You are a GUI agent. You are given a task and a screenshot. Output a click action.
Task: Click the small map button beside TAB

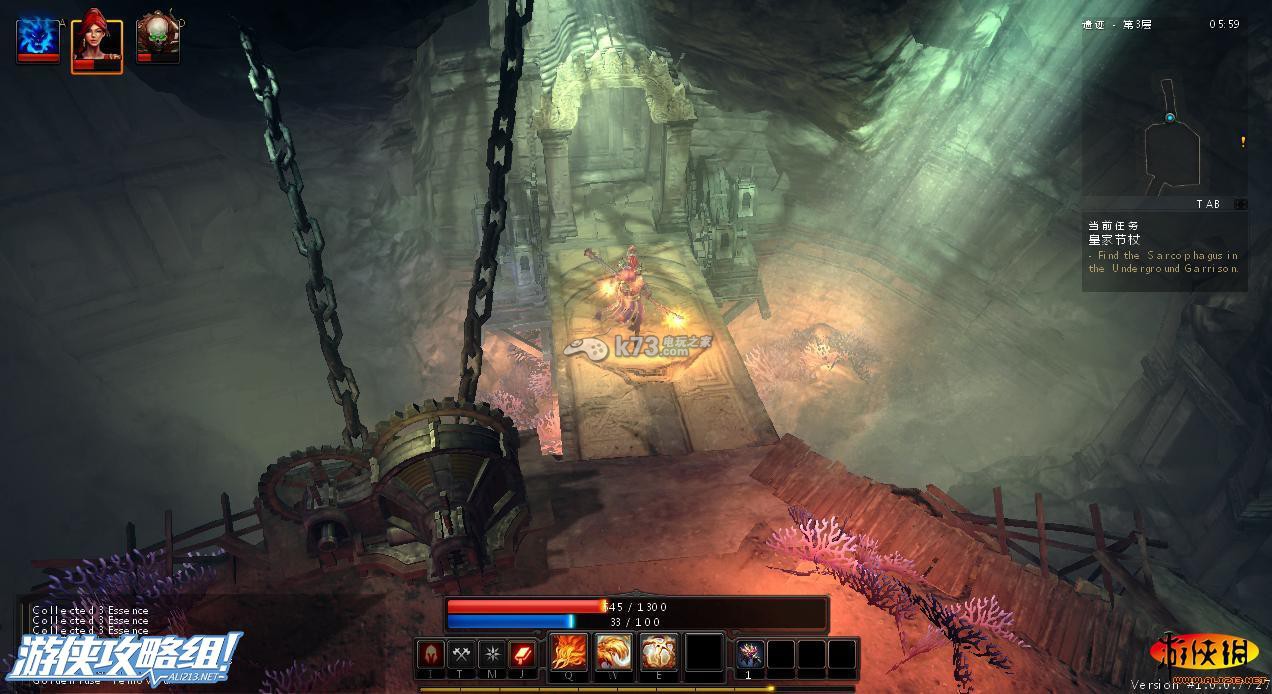pos(1240,204)
